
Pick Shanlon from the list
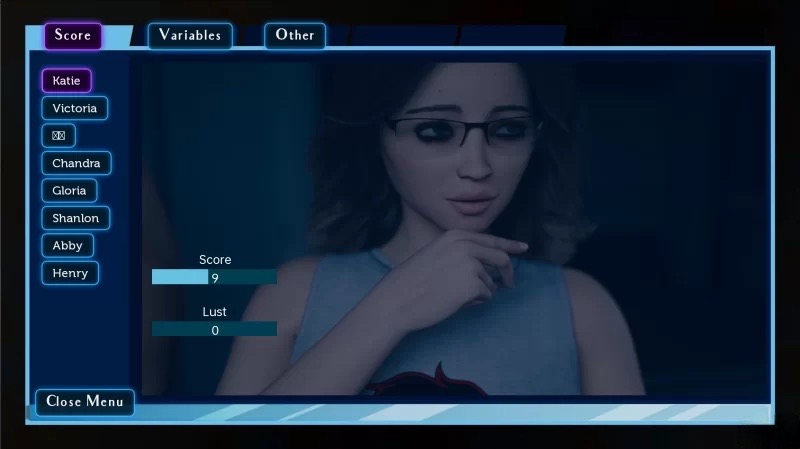click(x=76, y=218)
